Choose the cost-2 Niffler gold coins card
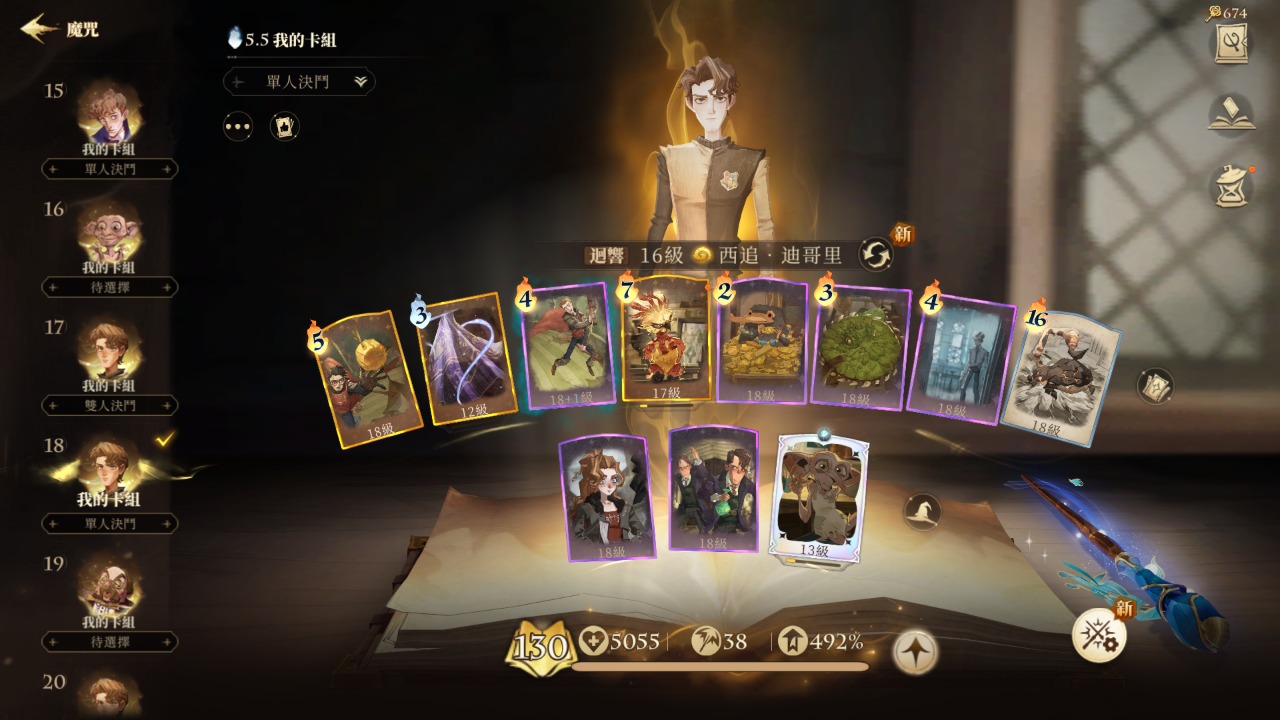The width and height of the screenshot is (1280, 720). click(762, 341)
